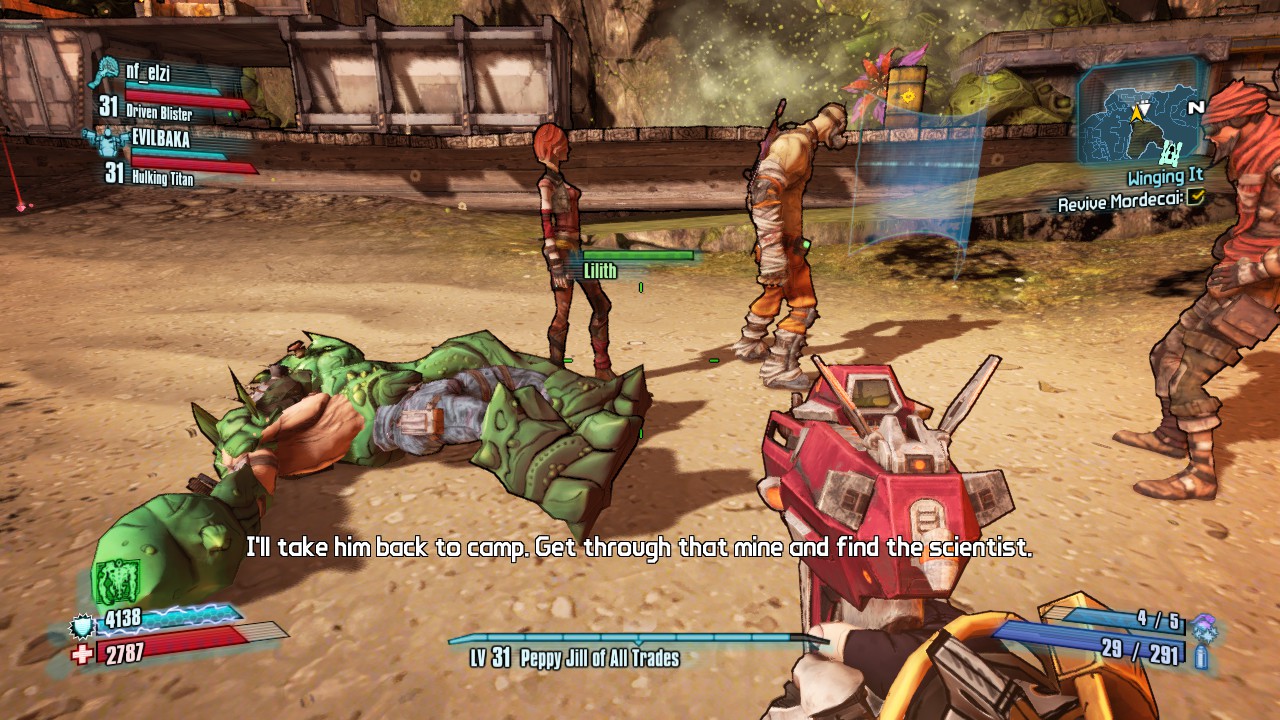Image resolution: width=1280 pixels, height=720 pixels.
Task: Select the Winging It mission tracker
Action: tap(1165, 178)
